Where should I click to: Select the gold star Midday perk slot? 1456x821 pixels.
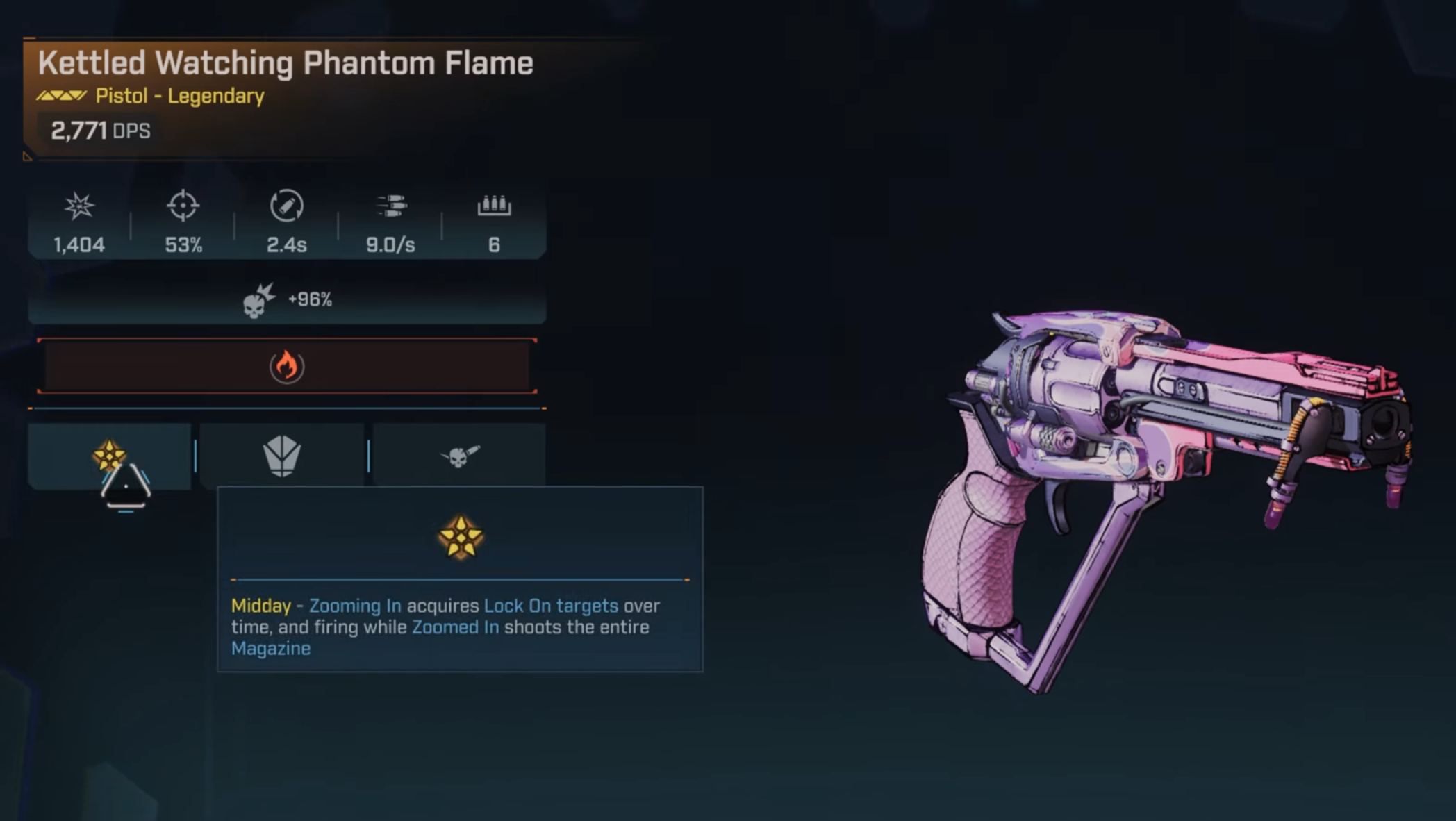tap(109, 455)
